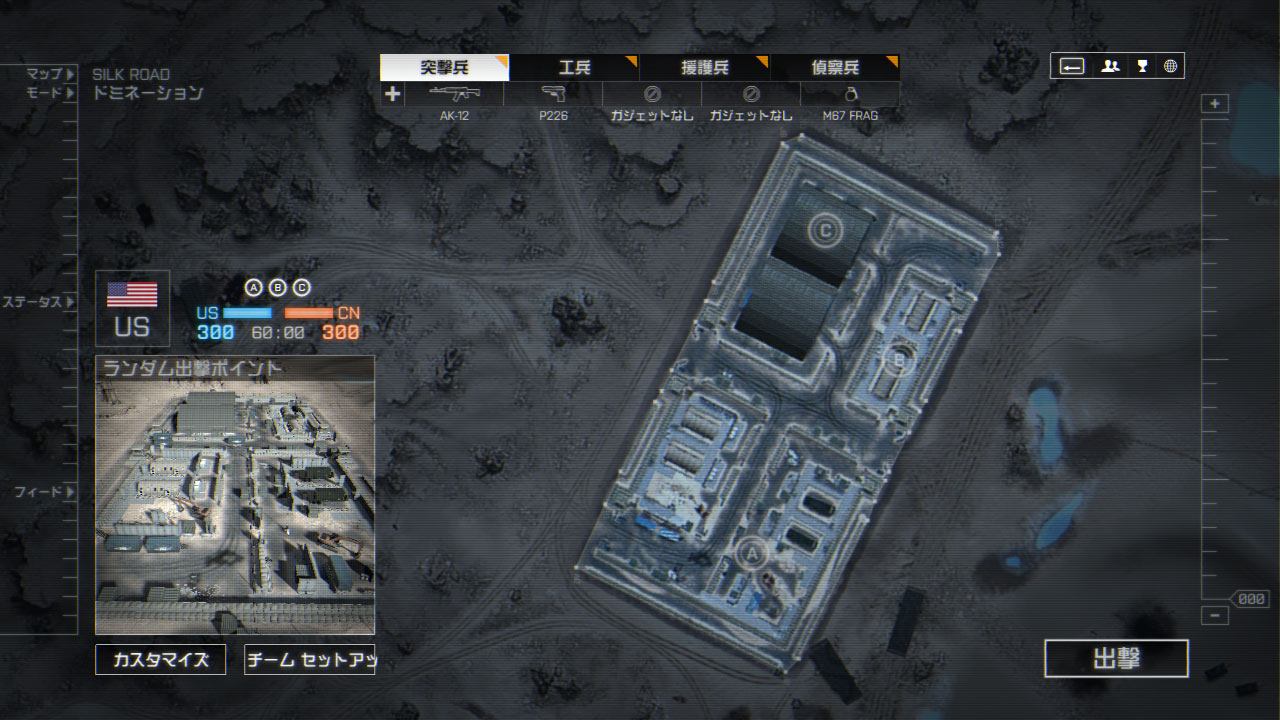The width and height of the screenshot is (1280, 720).
Task: Open the squad players icon
Action: click(x=1110, y=66)
